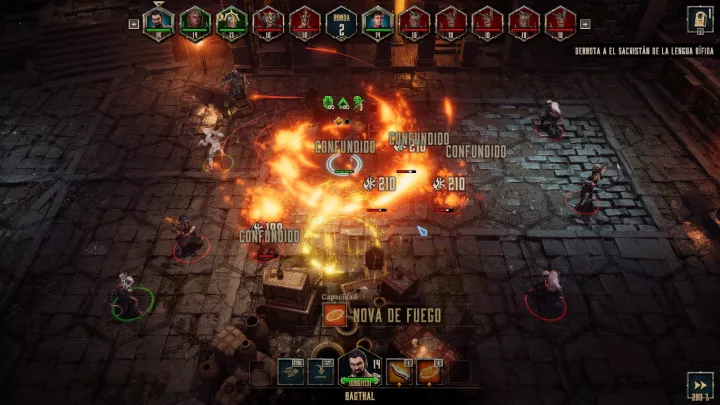Open the top-right menu icon

699,19
